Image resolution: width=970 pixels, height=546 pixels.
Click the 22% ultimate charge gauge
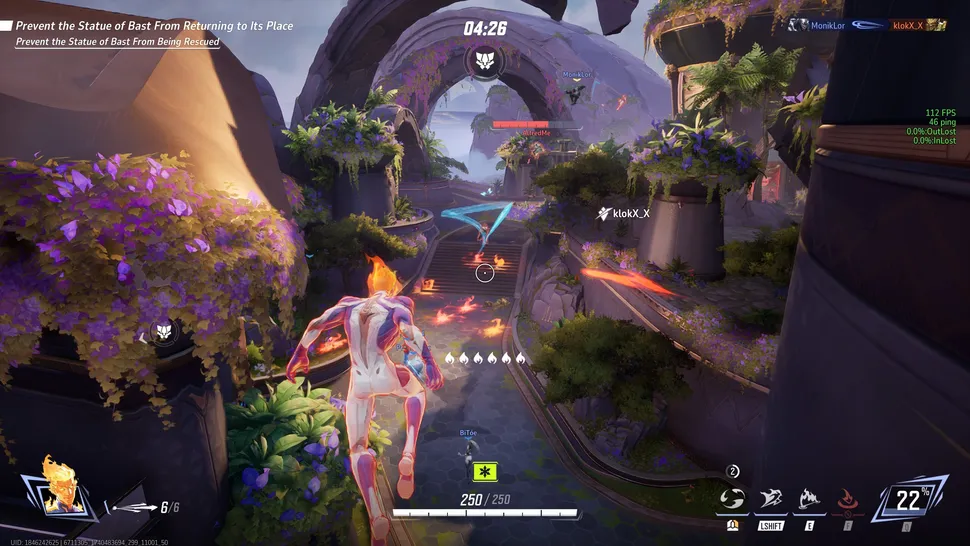(908, 499)
